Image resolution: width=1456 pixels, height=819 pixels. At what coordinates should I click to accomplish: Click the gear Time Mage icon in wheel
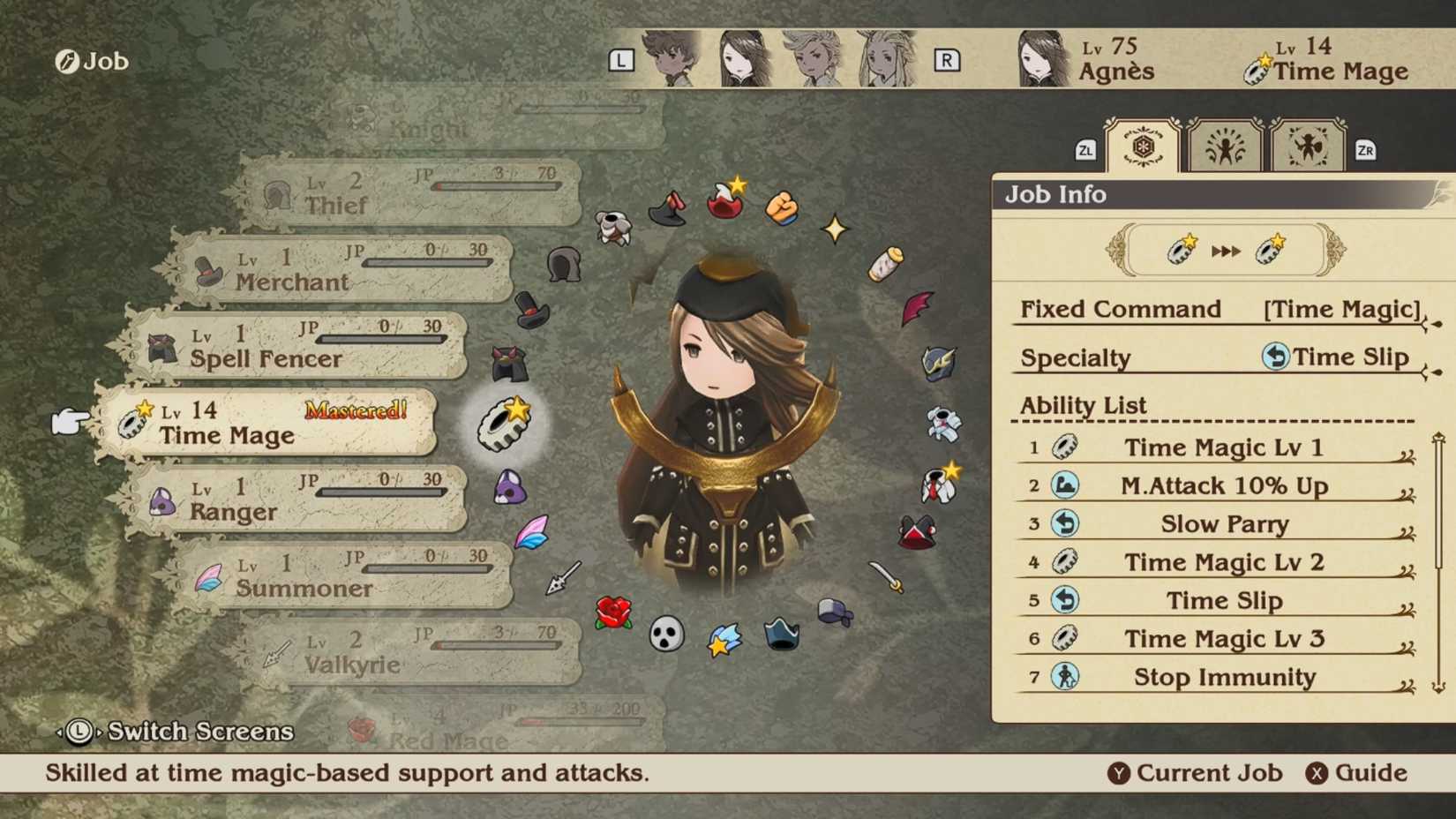505,424
